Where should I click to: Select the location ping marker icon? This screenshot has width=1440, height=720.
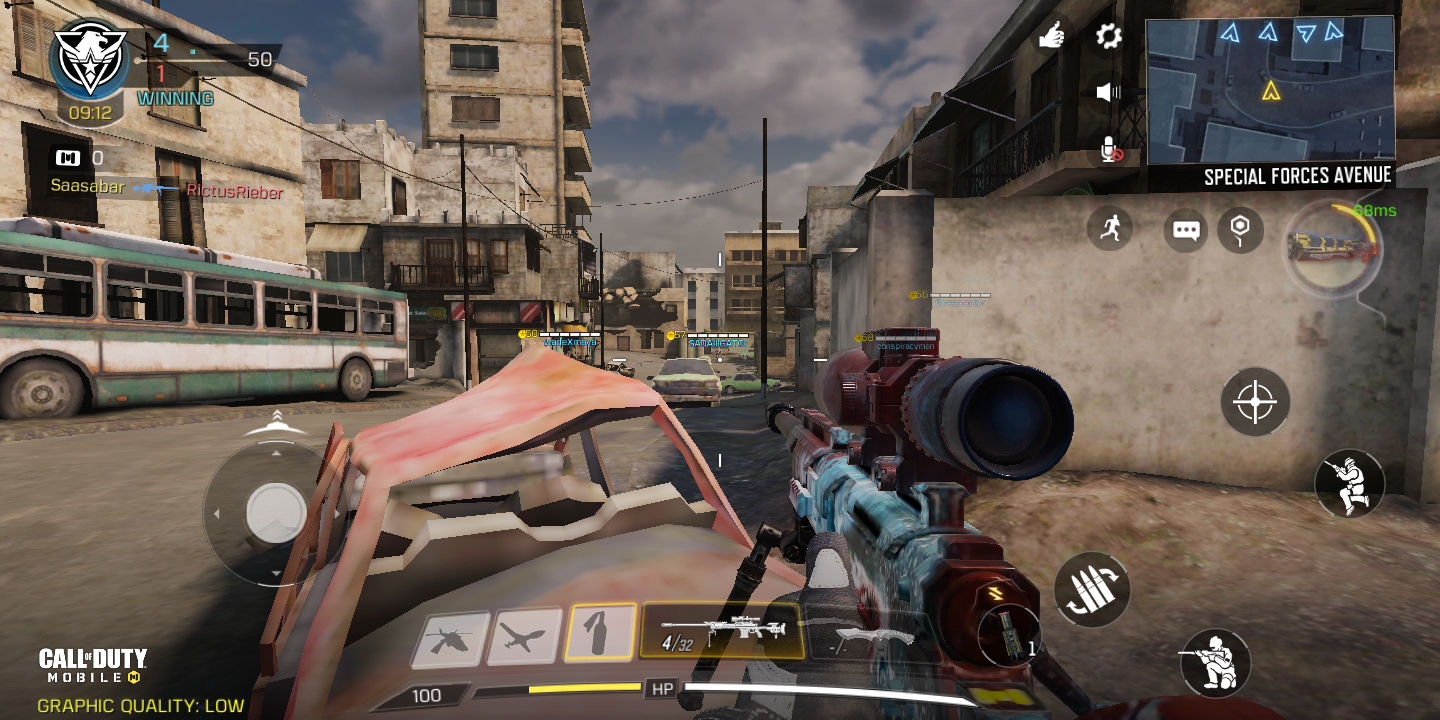tap(1240, 230)
